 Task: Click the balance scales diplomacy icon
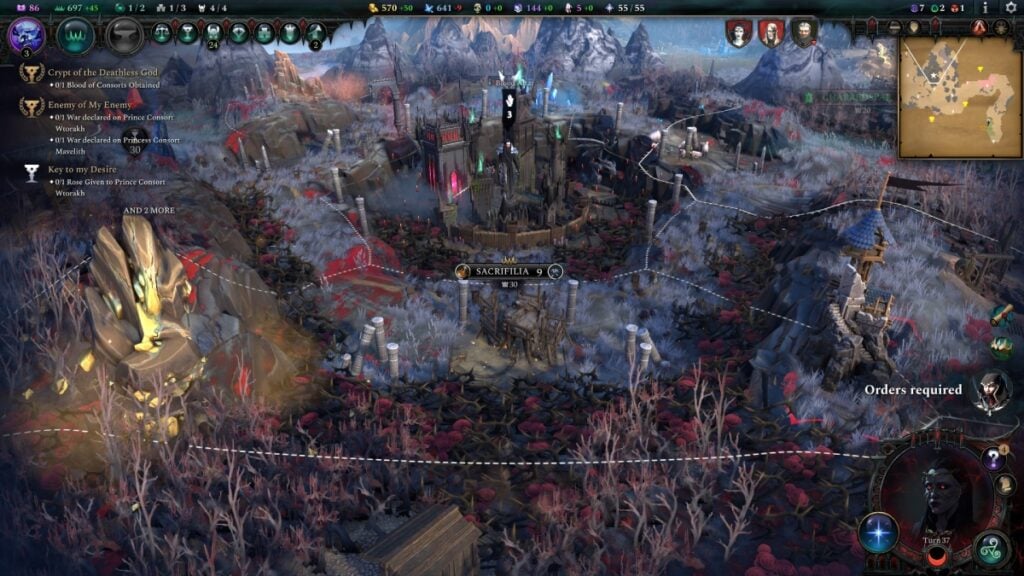click(x=161, y=33)
